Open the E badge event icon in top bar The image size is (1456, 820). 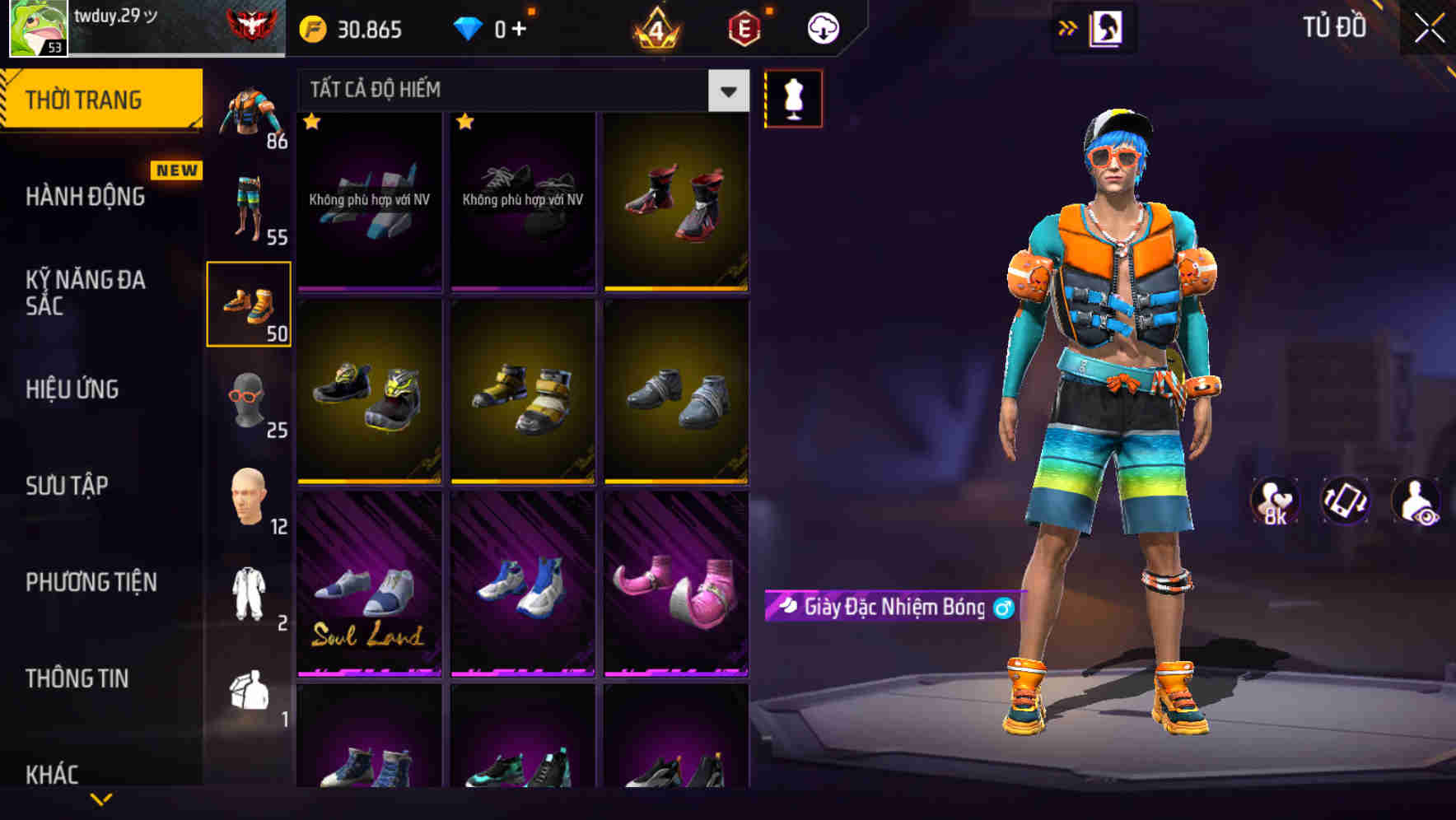[744, 27]
